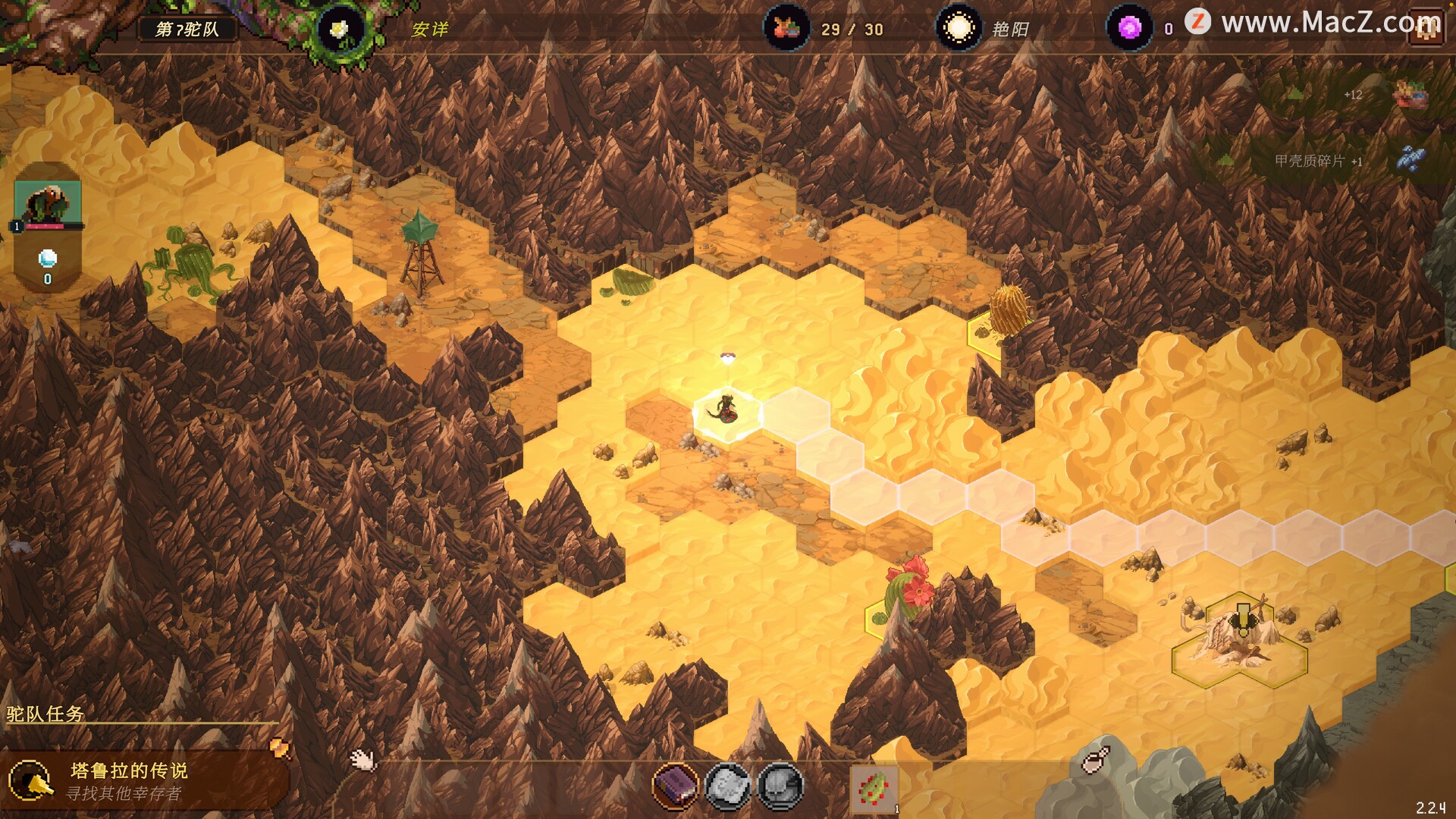Click the food supplies icon

click(x=786, y=29)
